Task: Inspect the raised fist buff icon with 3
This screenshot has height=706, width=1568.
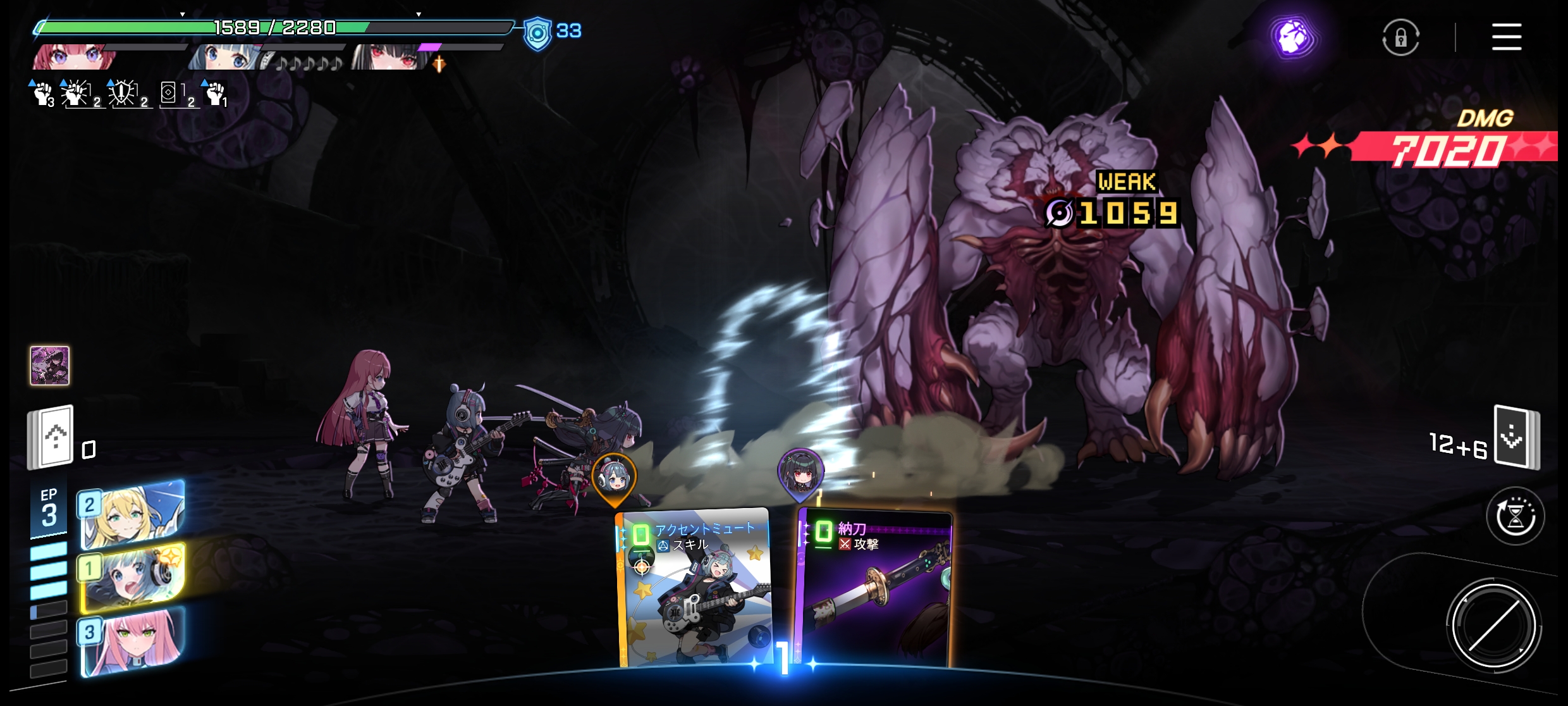Action: [x=43, y=94]
